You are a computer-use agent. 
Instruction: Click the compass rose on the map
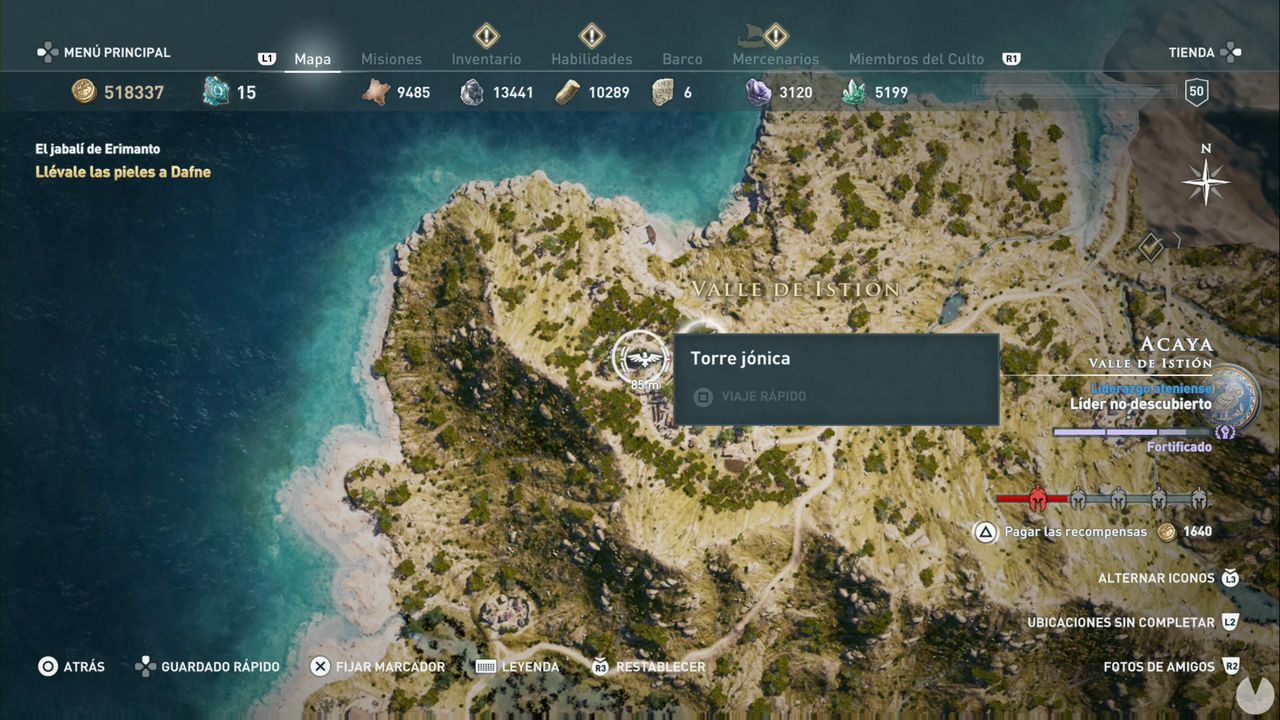point(1206,182)
